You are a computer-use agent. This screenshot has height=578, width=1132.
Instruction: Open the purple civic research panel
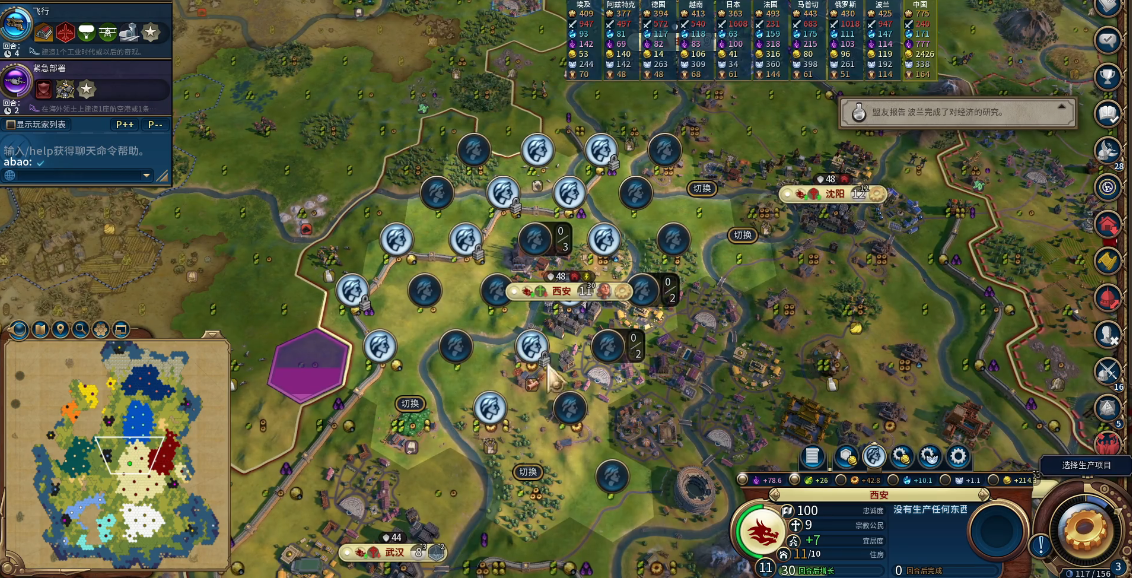click(17, 81)
